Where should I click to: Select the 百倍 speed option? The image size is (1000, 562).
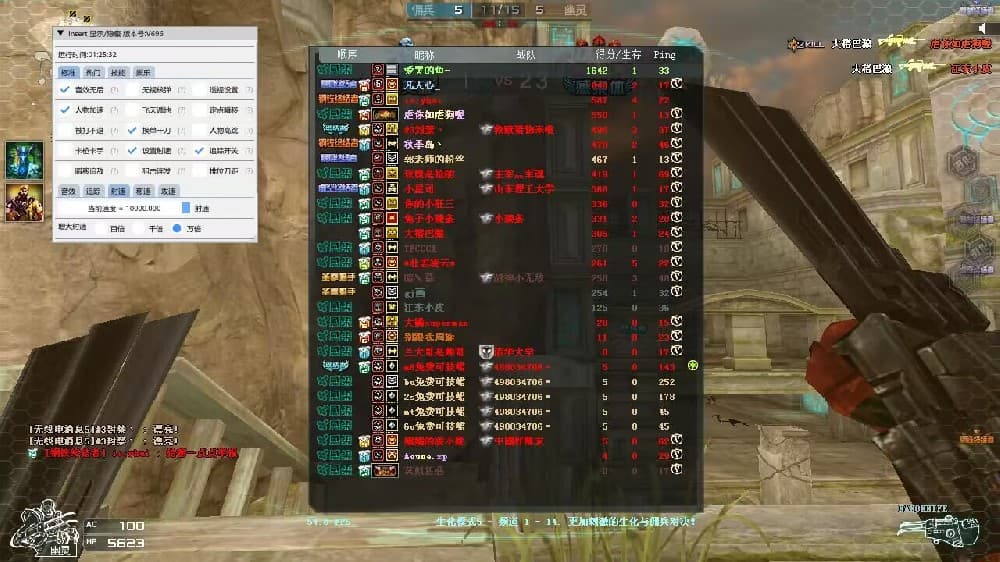tap(101, 229)
